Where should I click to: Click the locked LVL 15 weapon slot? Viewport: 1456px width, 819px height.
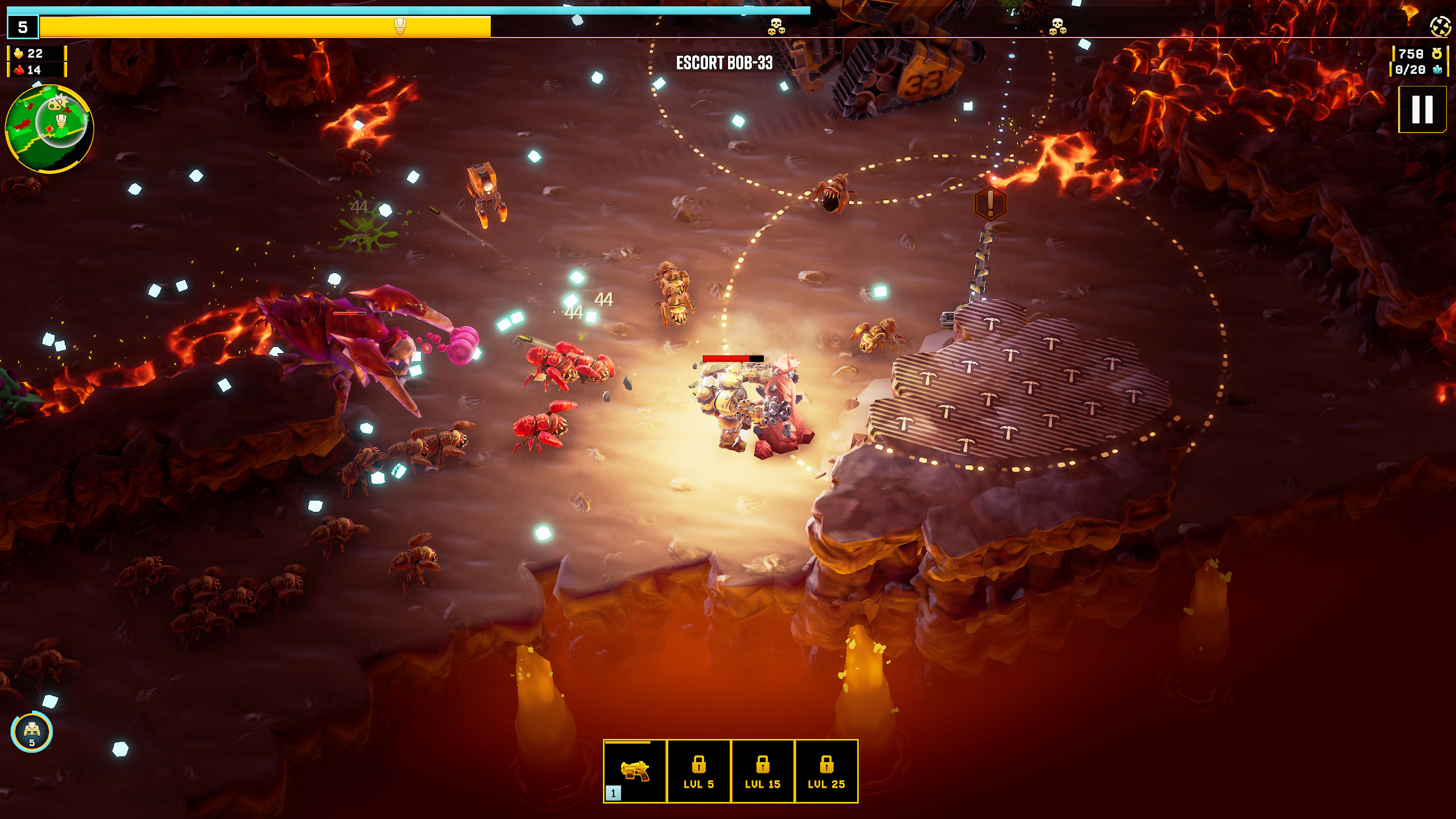pos(762,771)
